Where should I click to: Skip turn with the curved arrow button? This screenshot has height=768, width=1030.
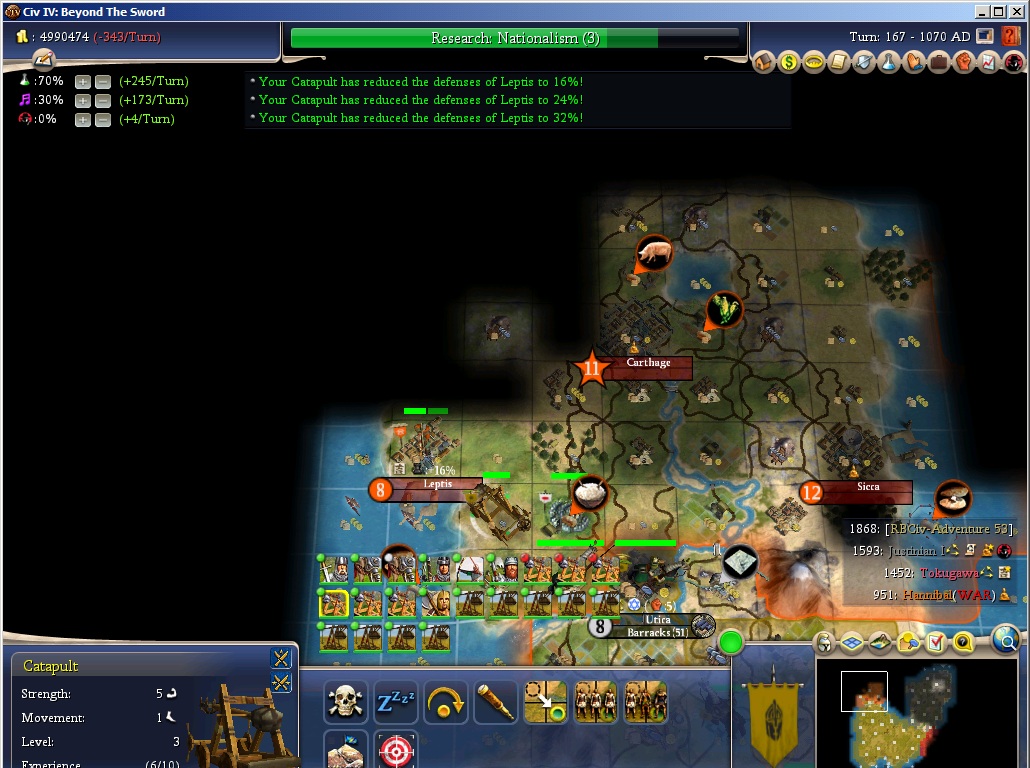click(x=445, y=702)
